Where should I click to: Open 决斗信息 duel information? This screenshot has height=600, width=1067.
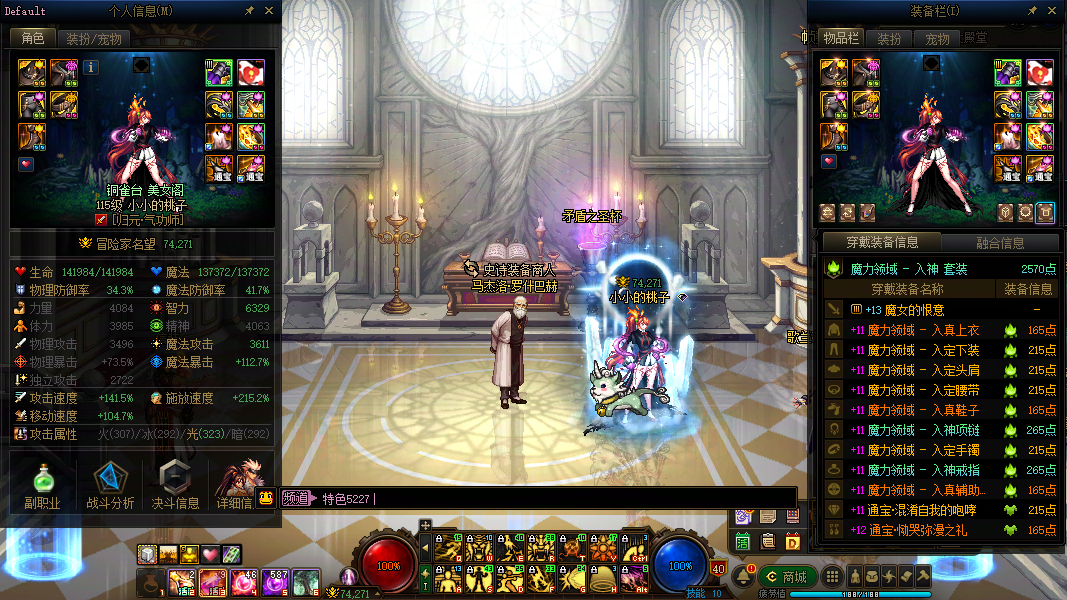click(175, 487)
